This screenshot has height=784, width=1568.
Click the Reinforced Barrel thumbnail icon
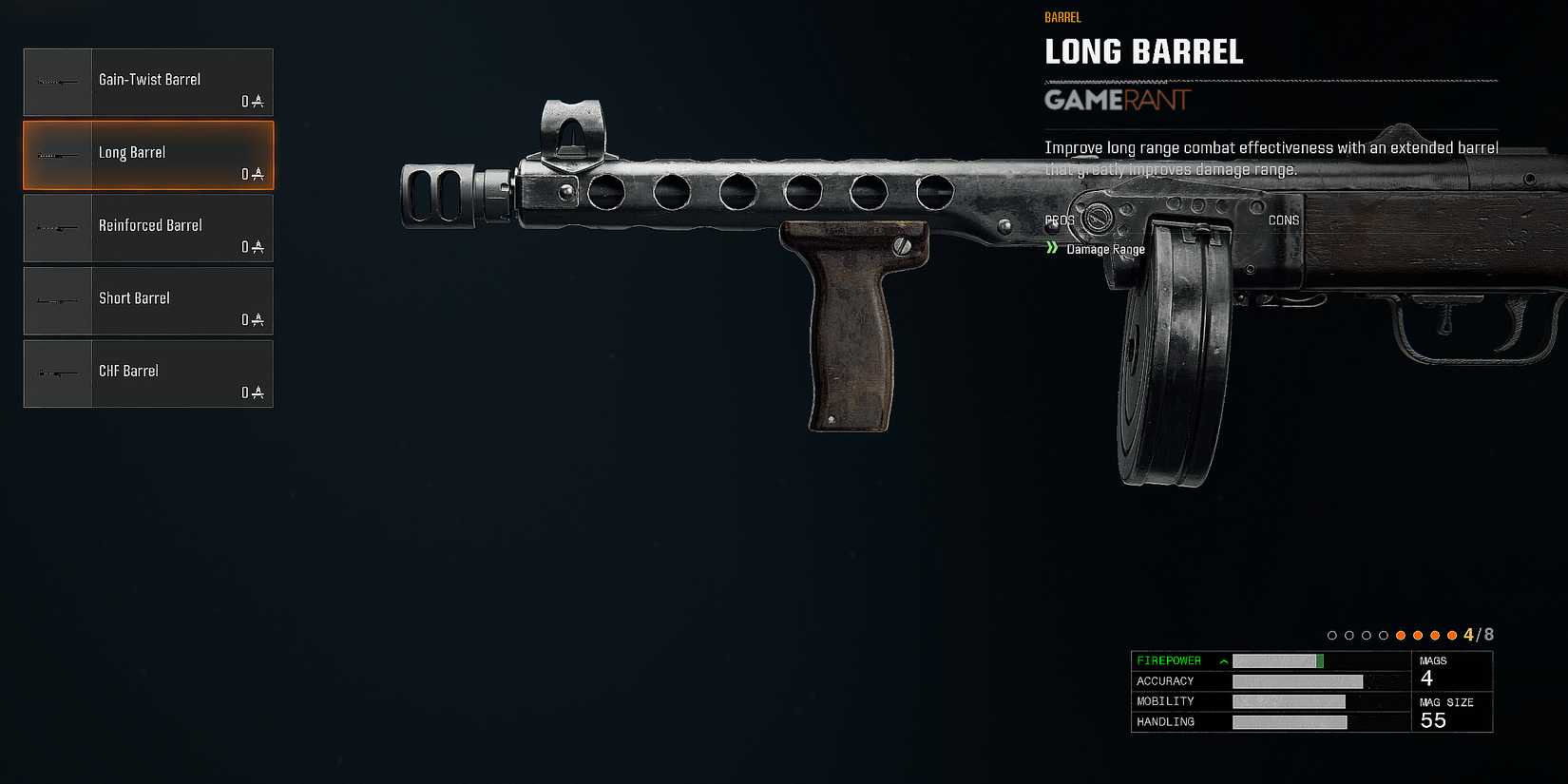pyautogui.click(x=57, y=228)
